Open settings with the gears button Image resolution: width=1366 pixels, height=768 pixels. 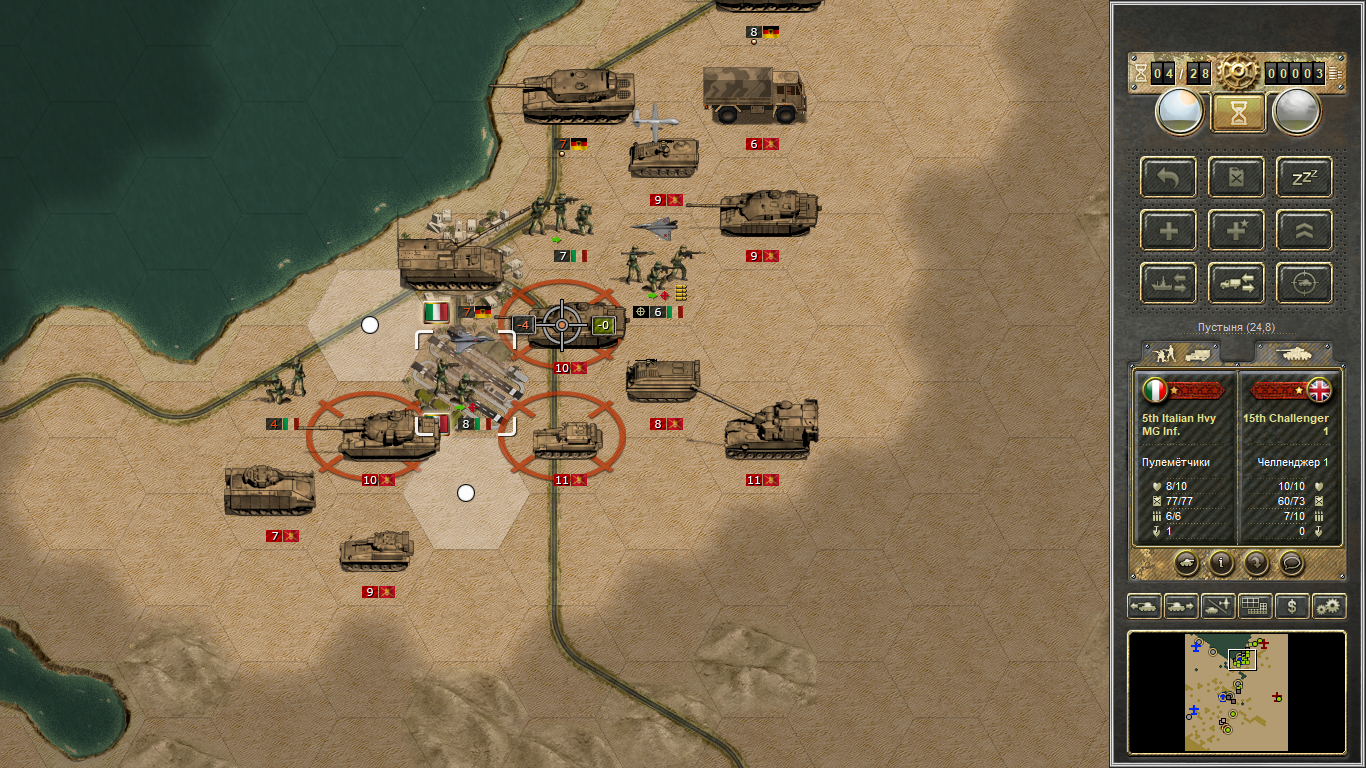[1329, 606]
